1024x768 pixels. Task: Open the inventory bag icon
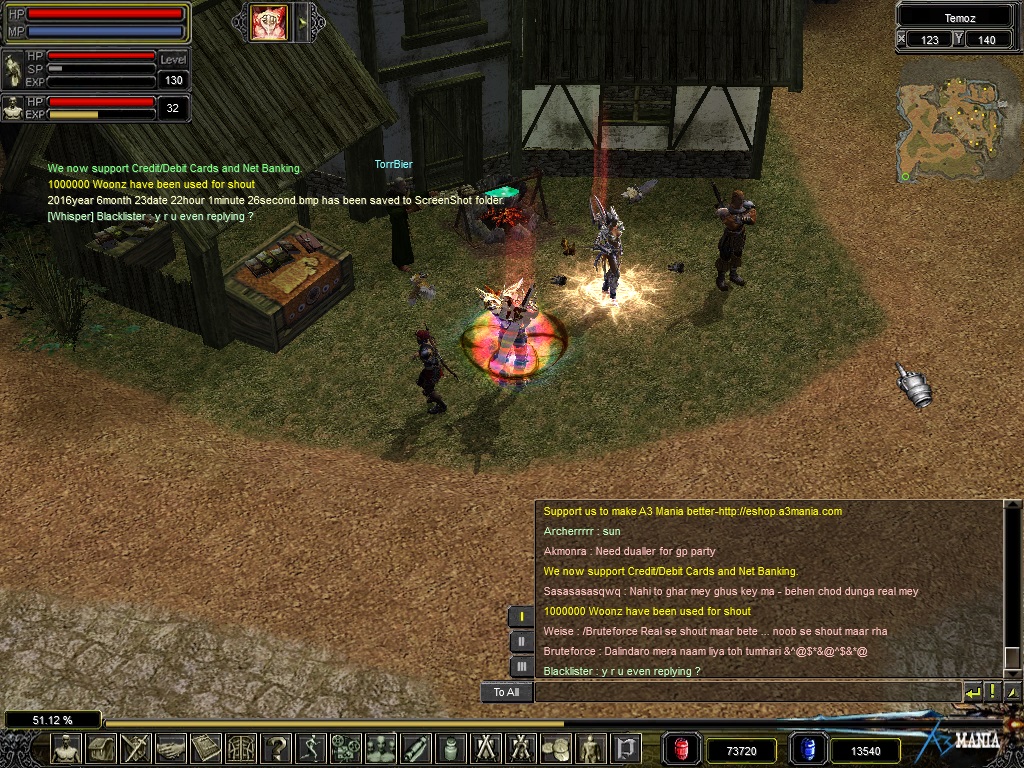(101, 748)
